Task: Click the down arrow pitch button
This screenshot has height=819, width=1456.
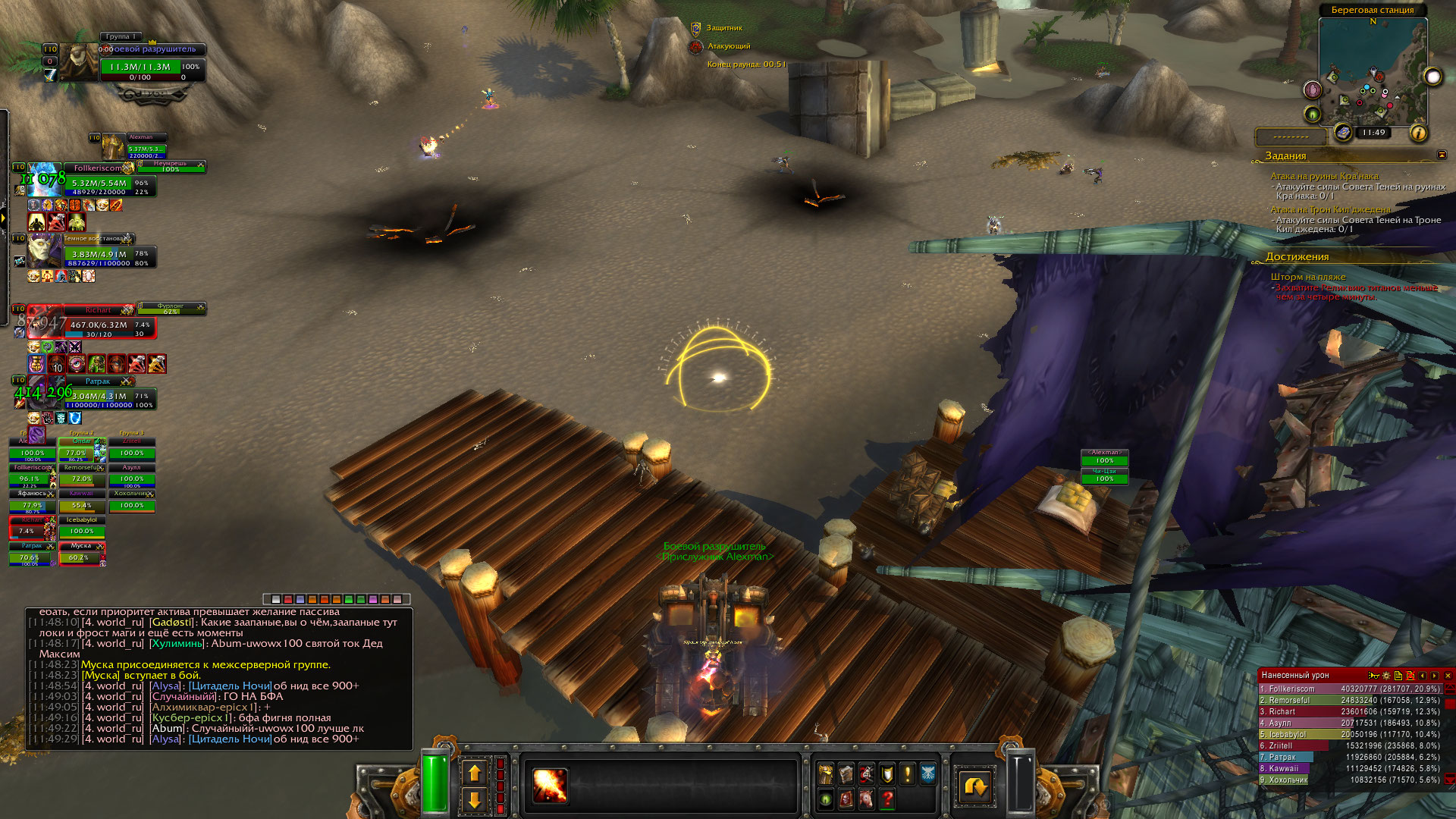Action: pos(475,799)
